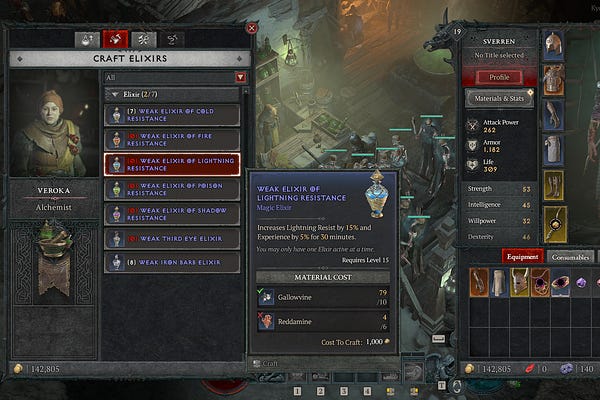
Task: Pick Weak Elixir of Lightning Resistance recipe
Action: click(x=172, y=164)
